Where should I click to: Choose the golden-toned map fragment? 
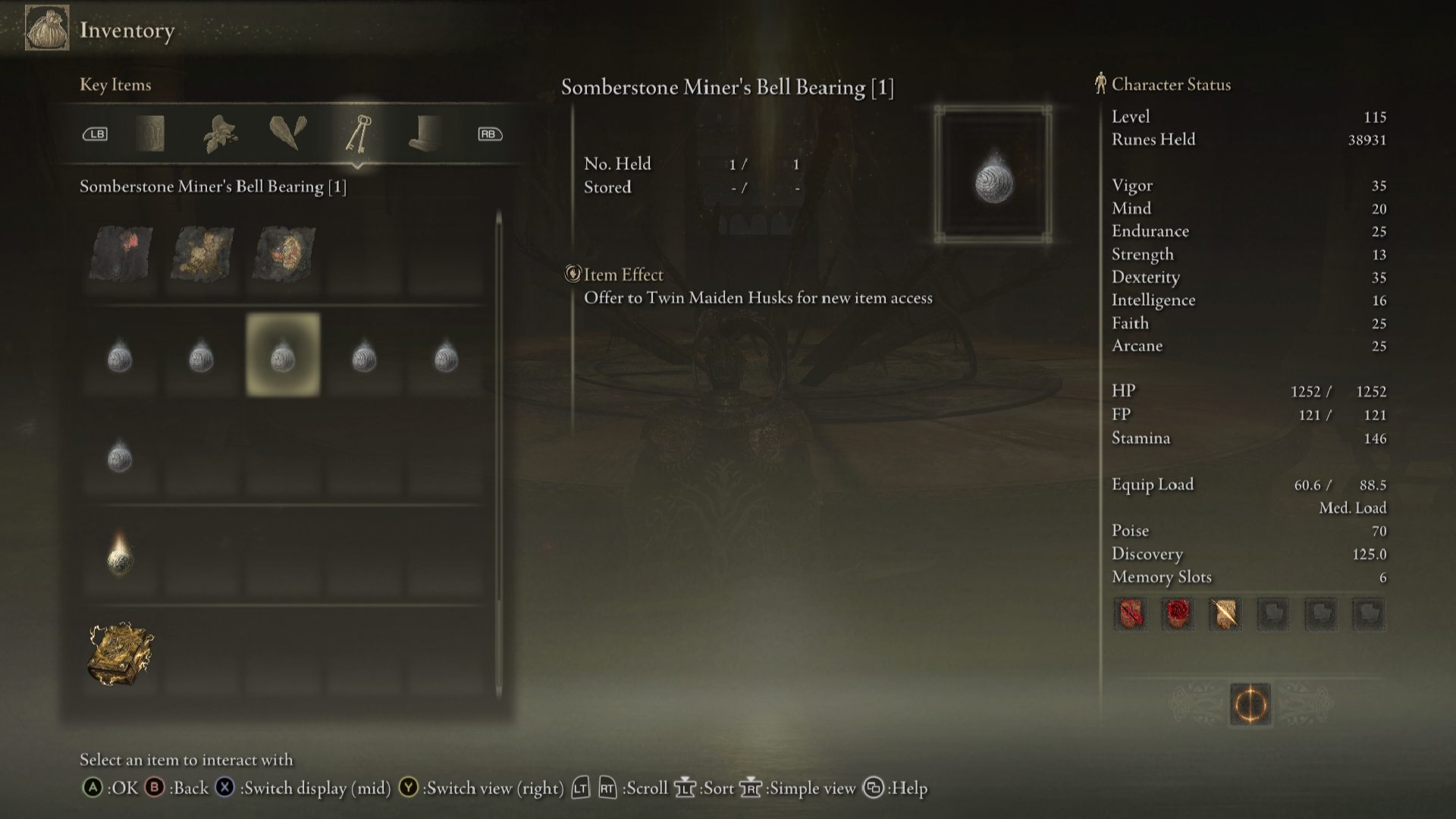pos(202,254)
